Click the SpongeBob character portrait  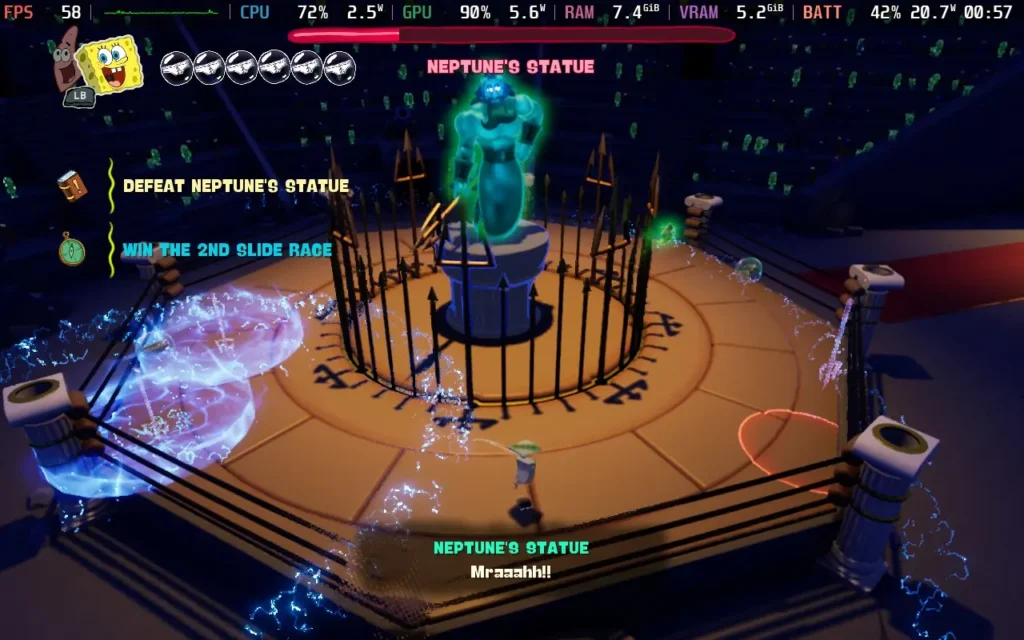click(x=109, y=63)
